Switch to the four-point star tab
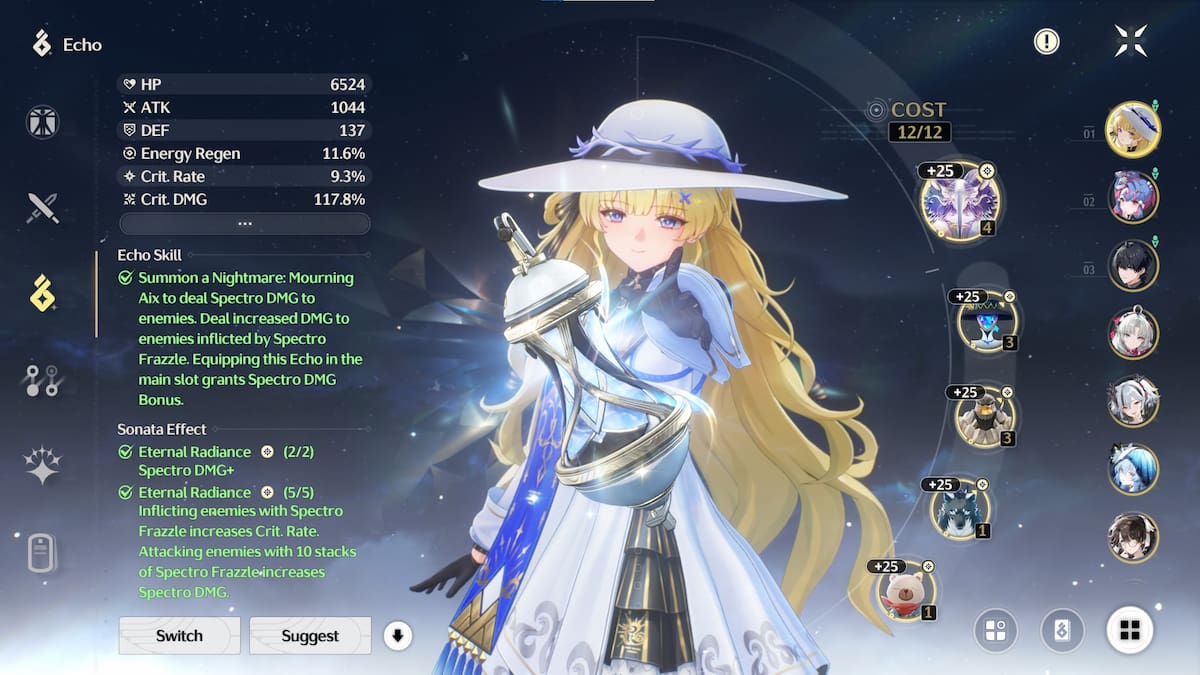Viewport: 1200px width, 675px height. click(x=43, y=466)
